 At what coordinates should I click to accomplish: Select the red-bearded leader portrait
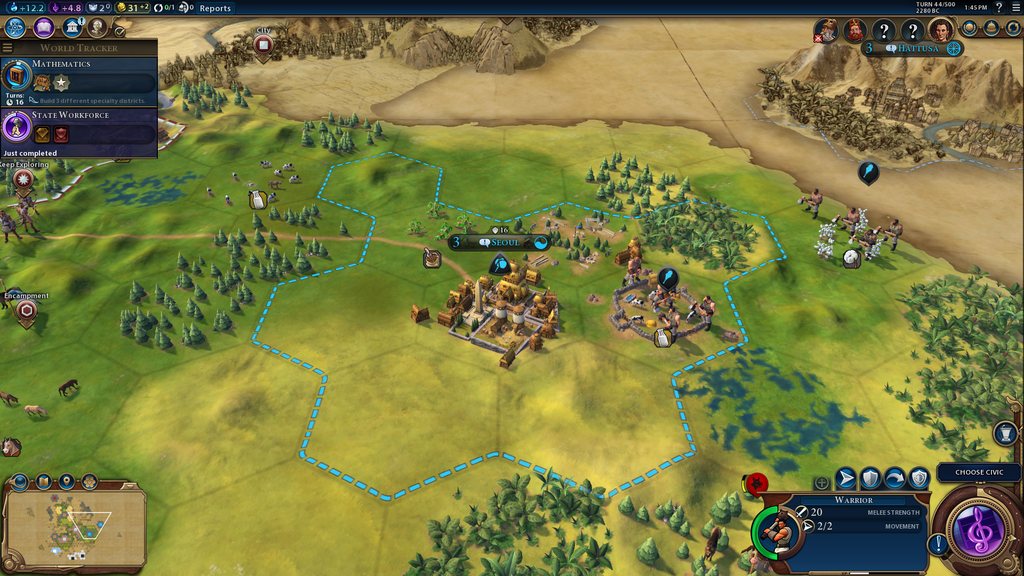click(x=854, y=31)
